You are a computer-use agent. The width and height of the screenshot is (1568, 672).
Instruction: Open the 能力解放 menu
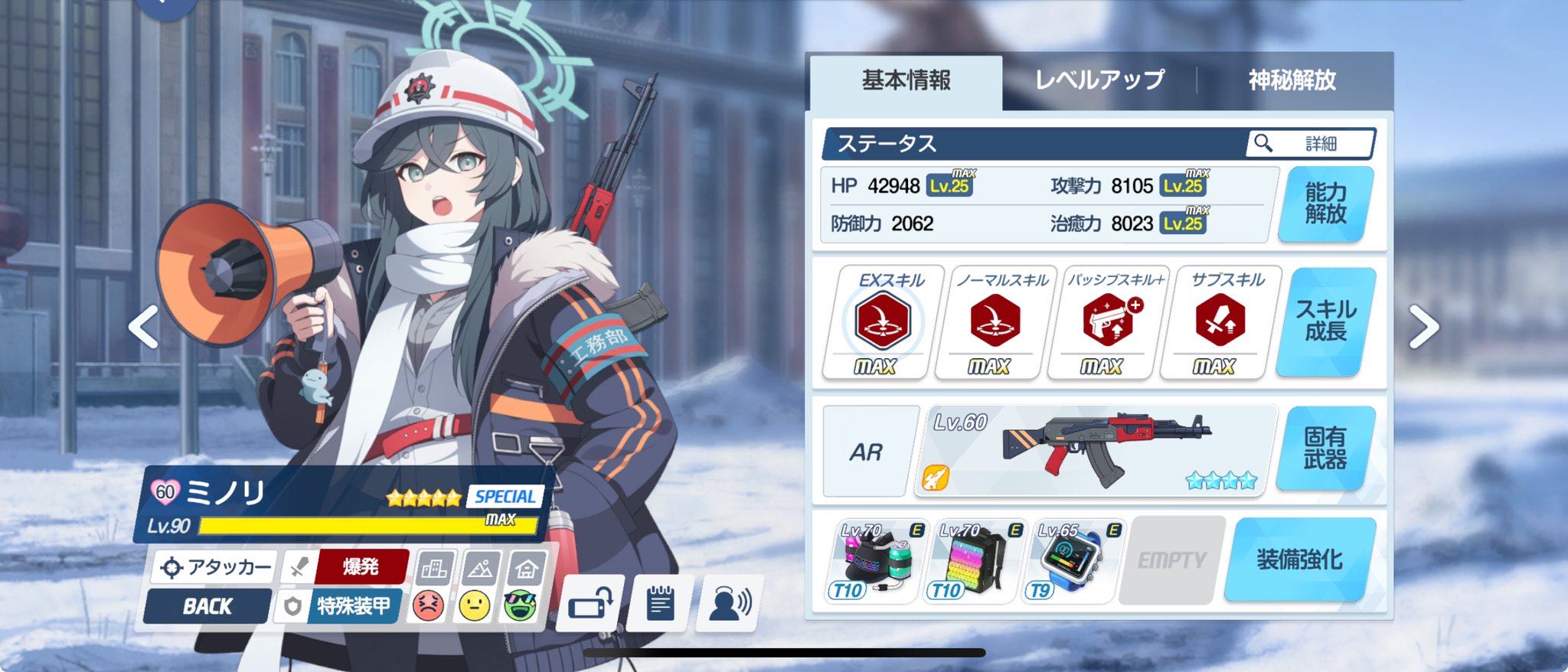(x=1325, y=204)
